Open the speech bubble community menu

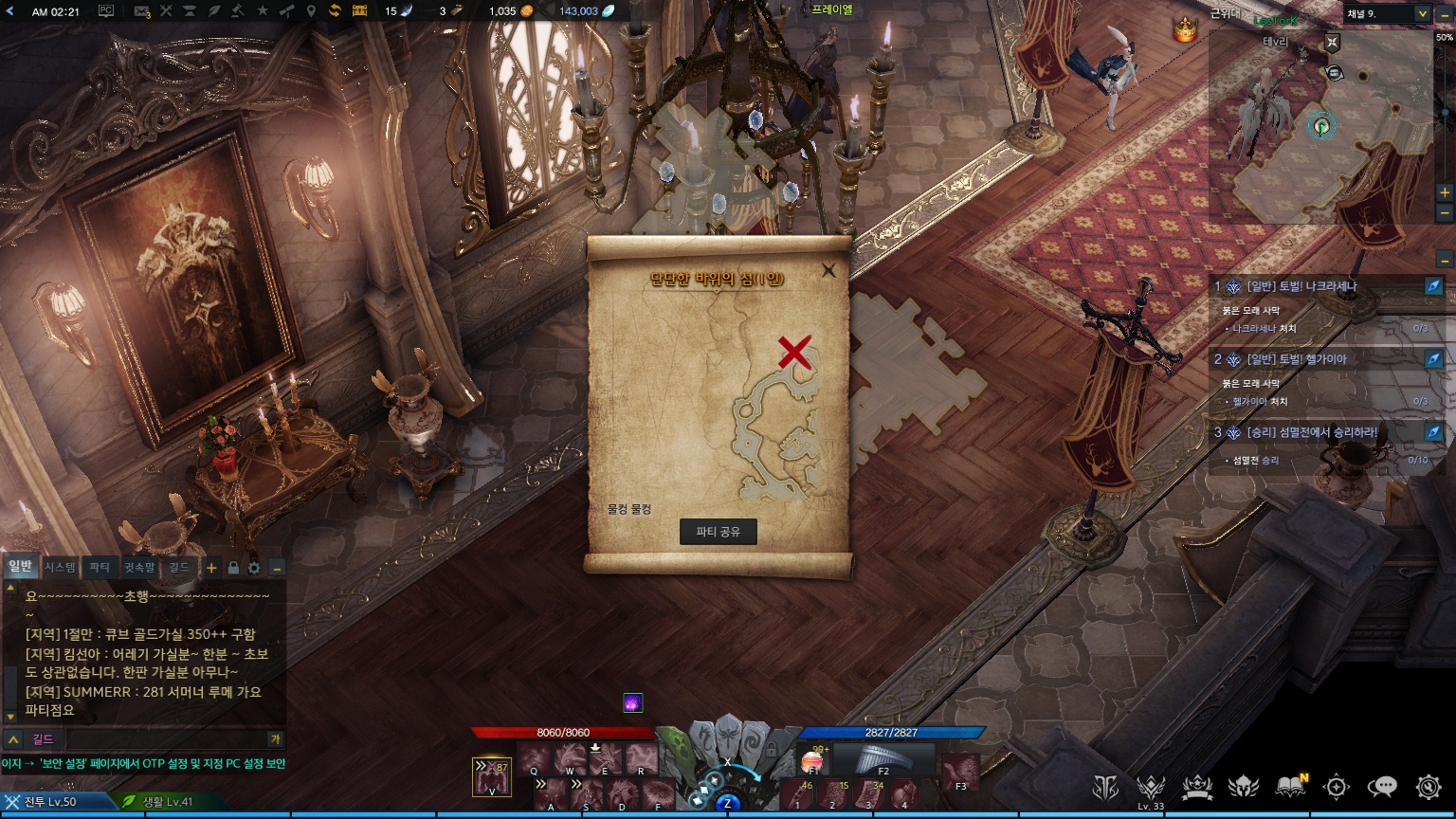[1382, 787]
